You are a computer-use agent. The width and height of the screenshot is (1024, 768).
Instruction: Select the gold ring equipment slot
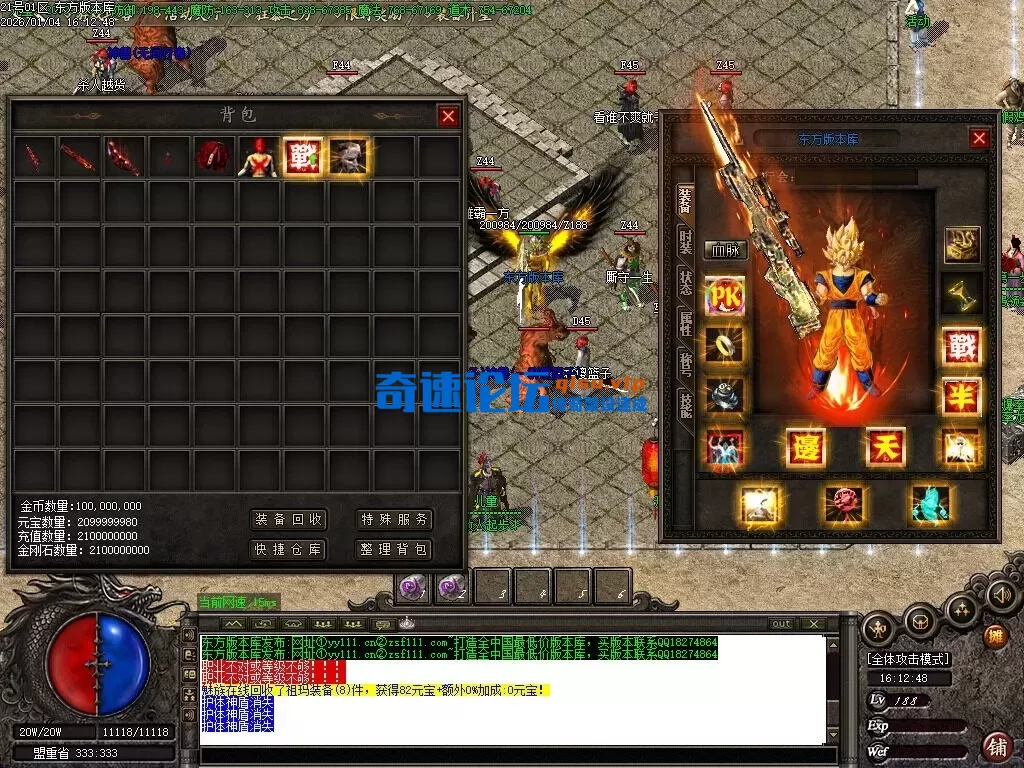[x=725, y=345]
